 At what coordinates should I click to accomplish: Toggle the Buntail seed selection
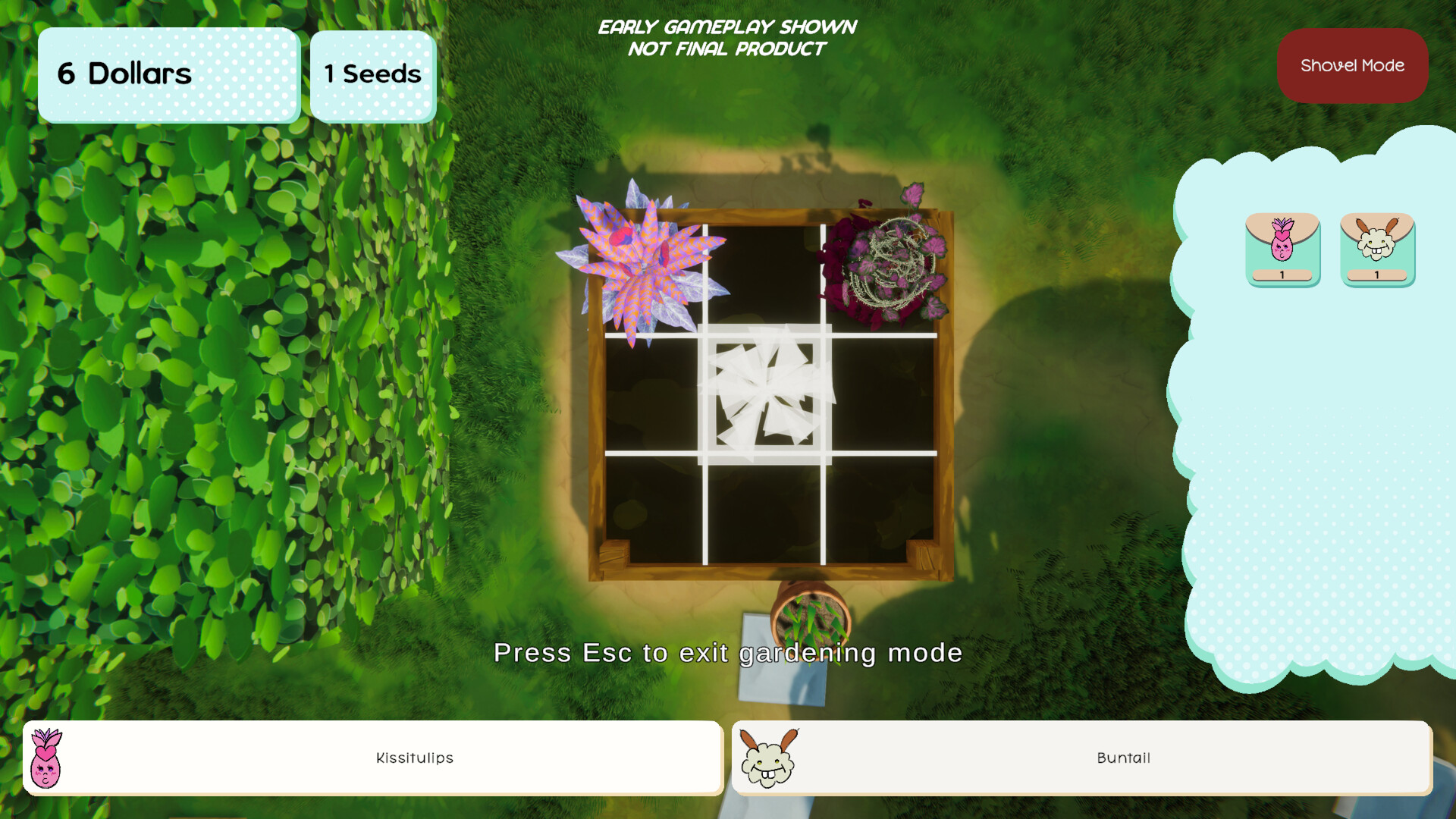tap(1378, 249)
